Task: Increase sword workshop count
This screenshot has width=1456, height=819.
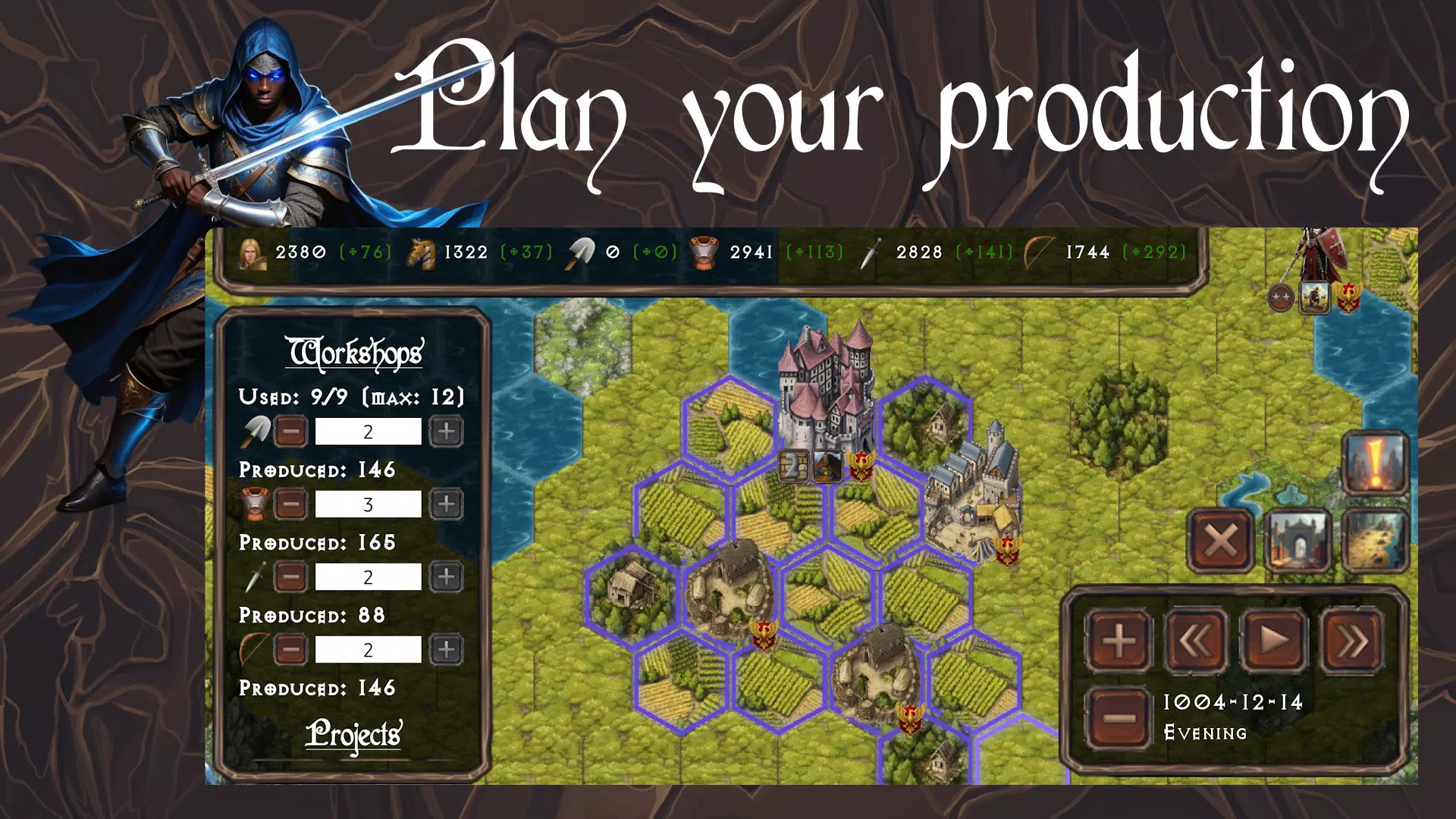Action: (446, 577)
